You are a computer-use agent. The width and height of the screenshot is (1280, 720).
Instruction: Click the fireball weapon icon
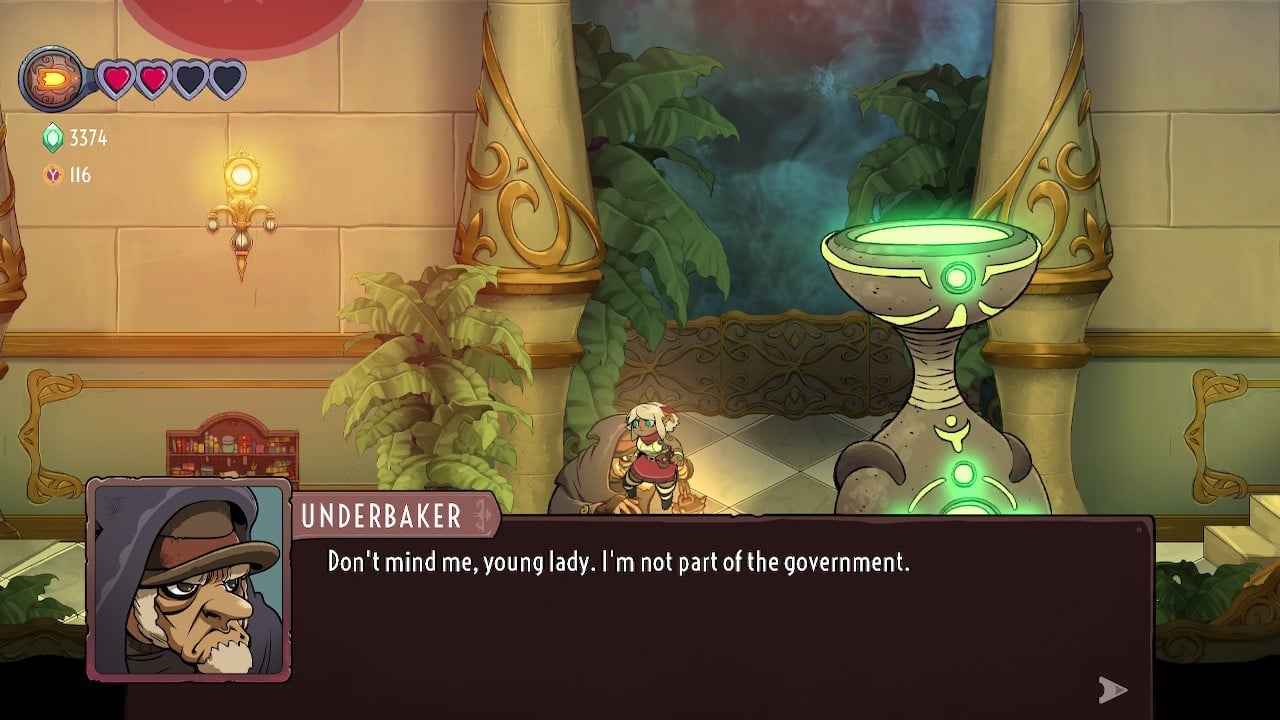51,78
